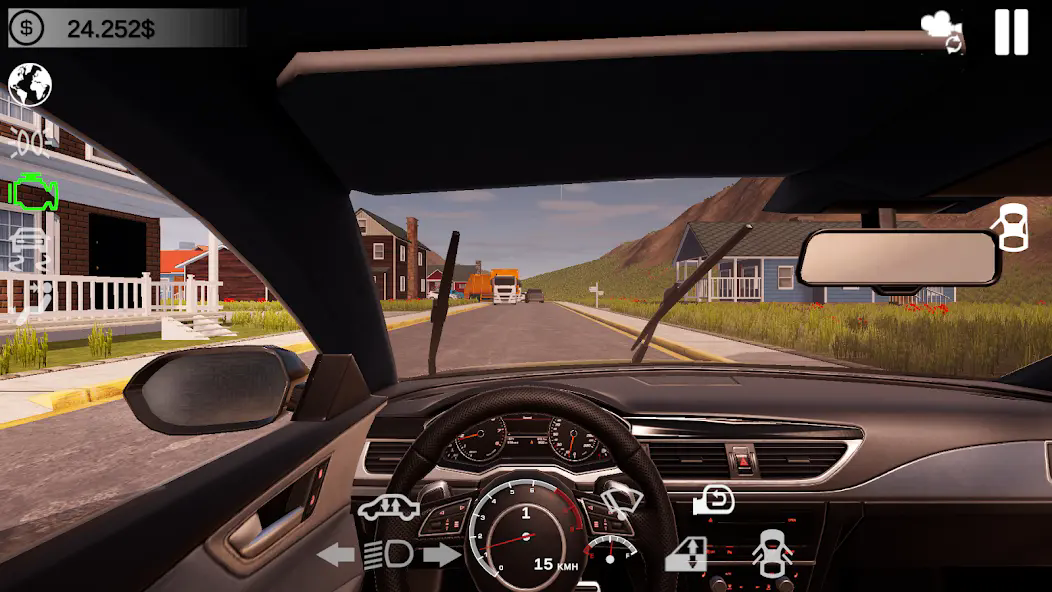Open all doors with car doors icon
This screenshot has height=592, width=1052.
coord(772,554)
